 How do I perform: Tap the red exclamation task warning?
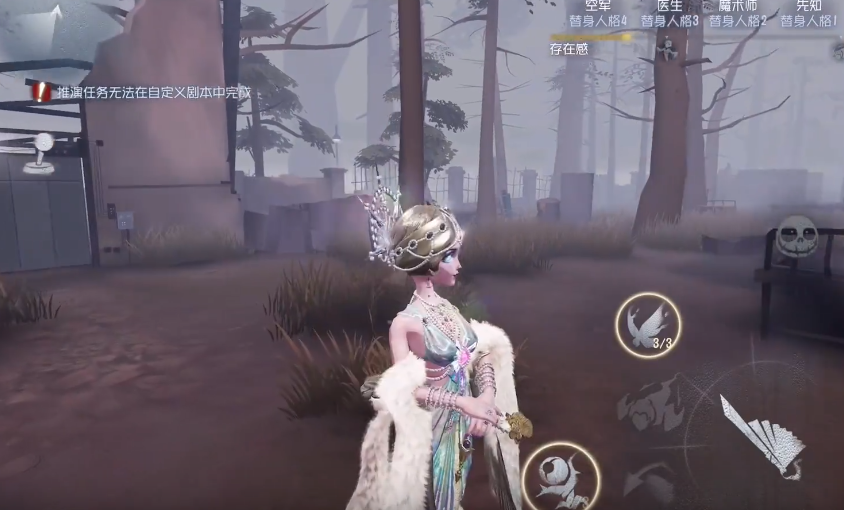(x=41, y=92)
